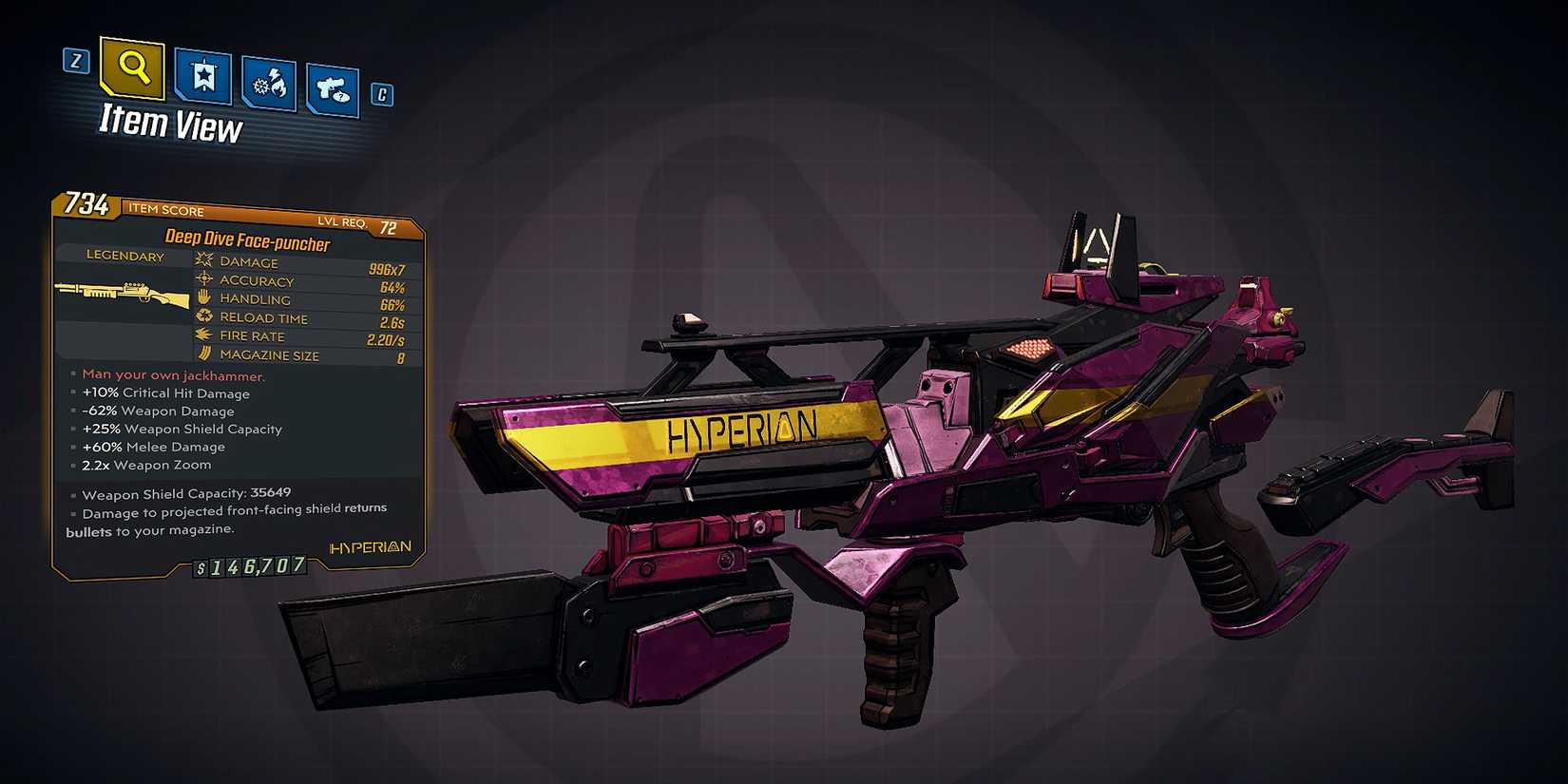The height and width of the screenshot is (784, 1568).
Task: Click the Magazine Size bullets icon
Action: [202, 354]
